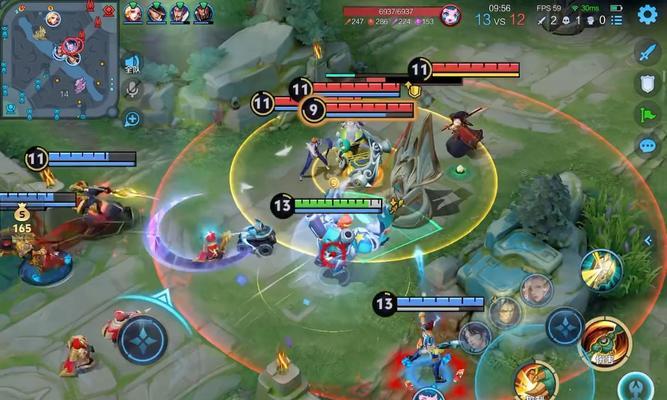Tap the movement joystick pad

(x=142, y=339)
